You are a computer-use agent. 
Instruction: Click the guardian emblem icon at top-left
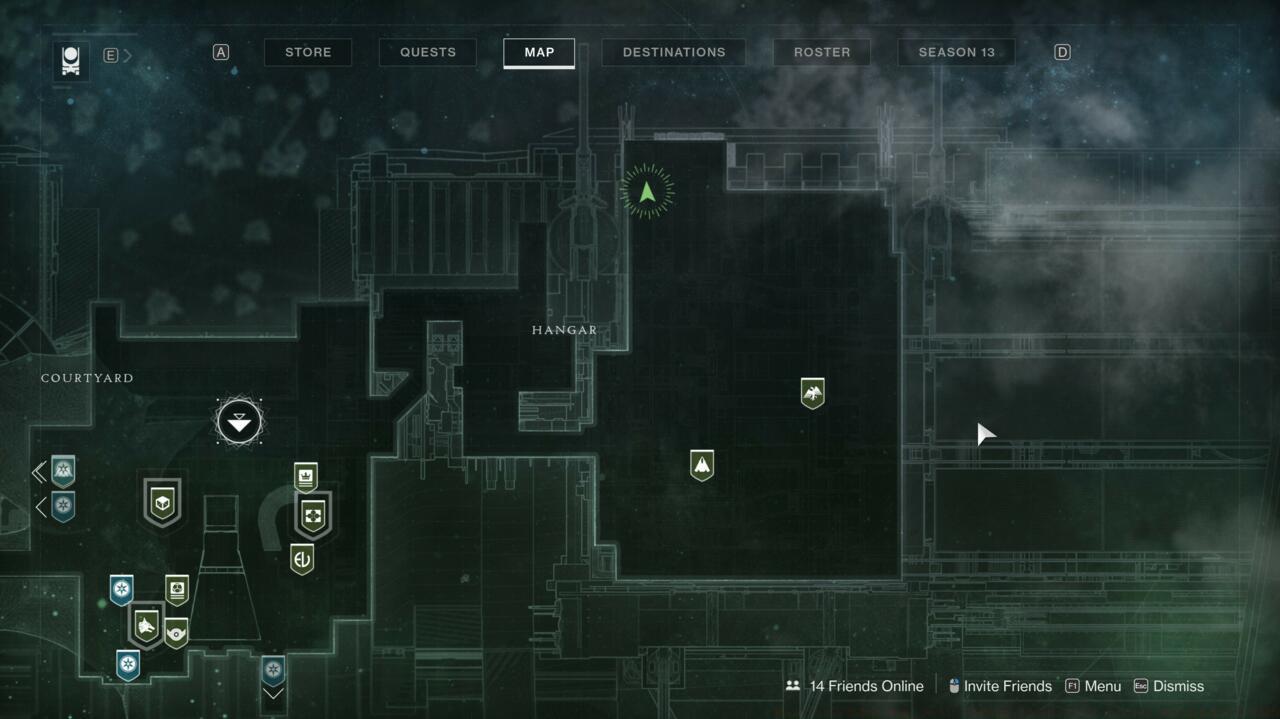71,60
